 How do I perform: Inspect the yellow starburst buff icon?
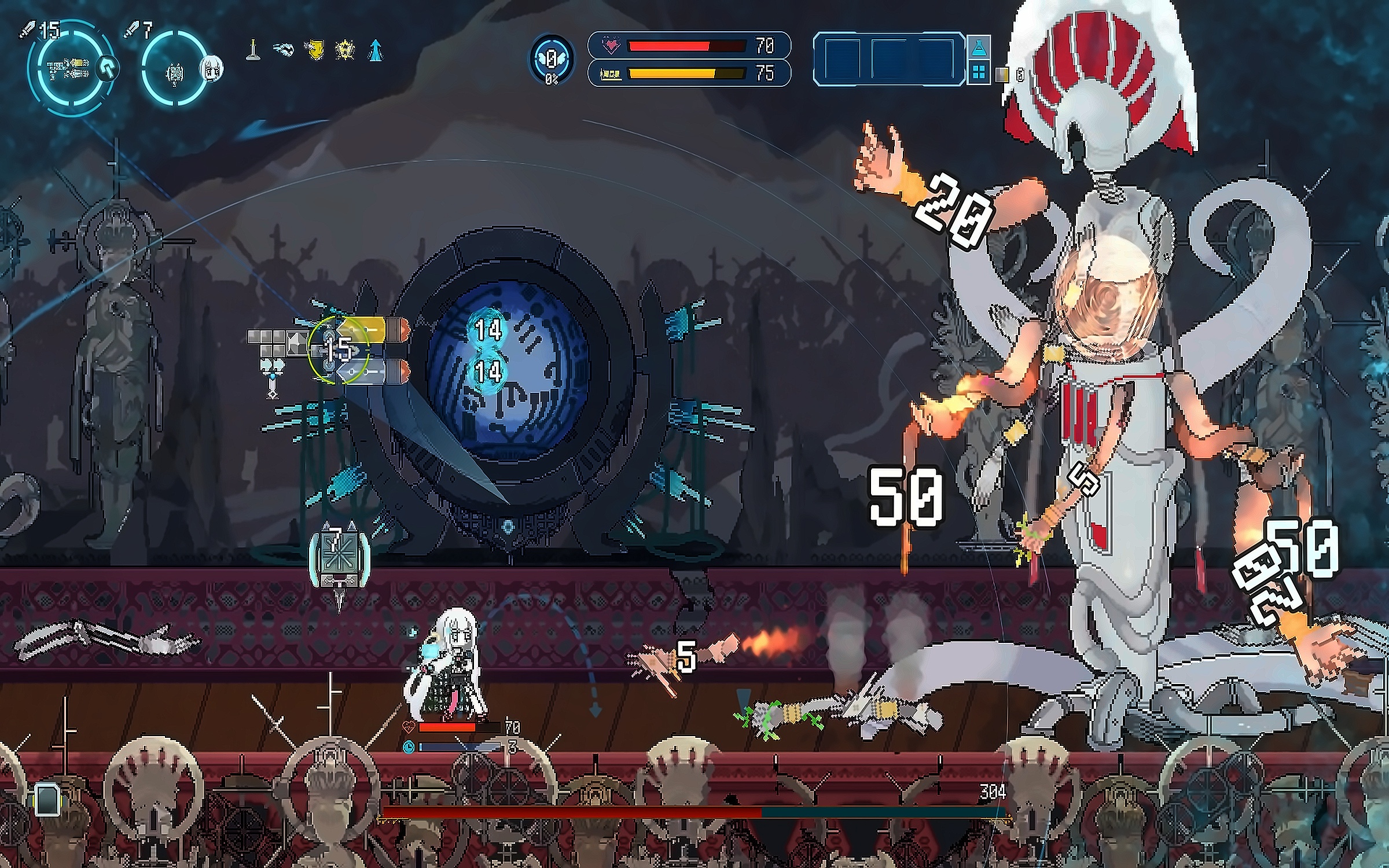point(345,51)
